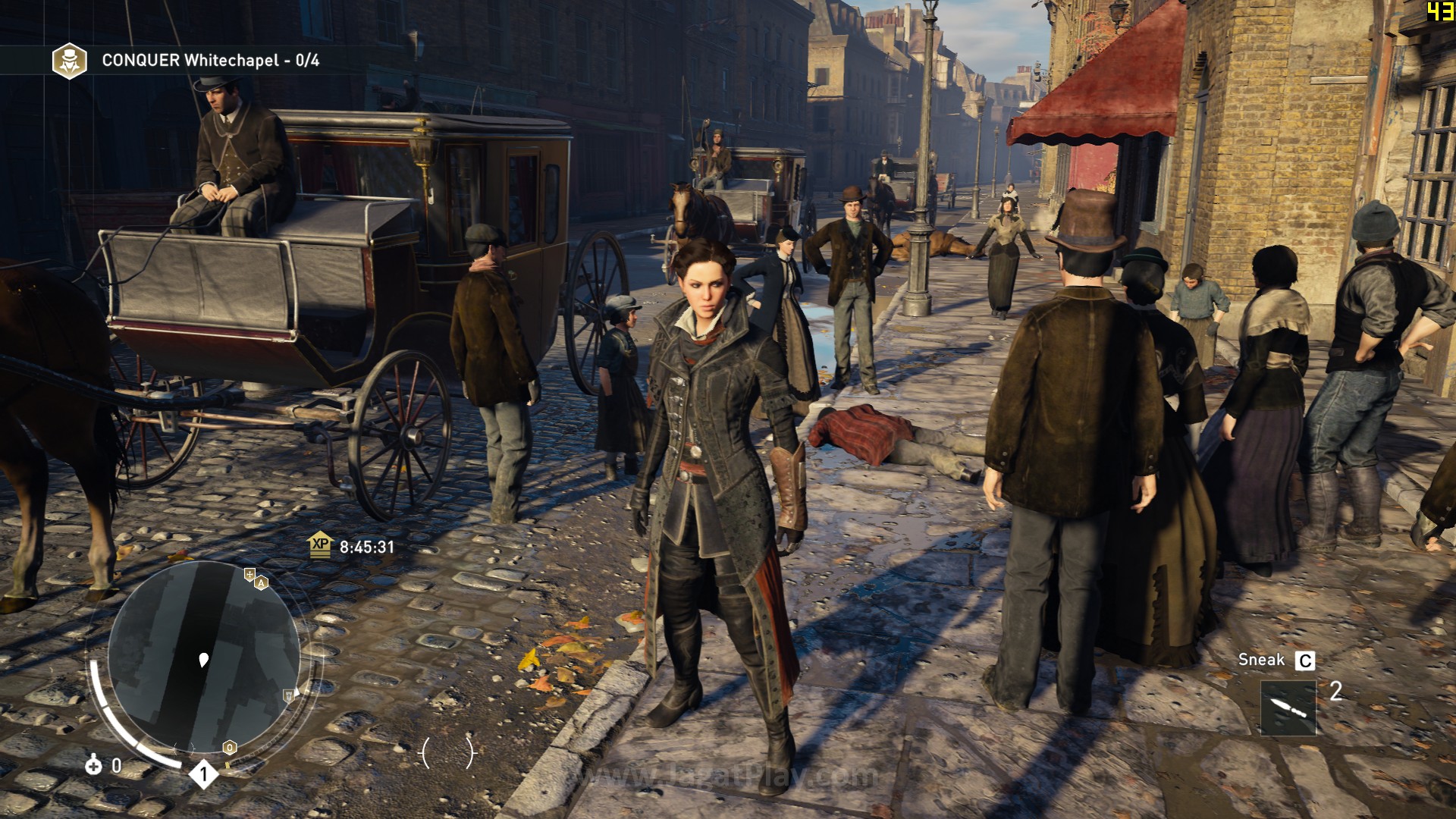Click the medicine bottle icon

pyautogui.click(x=93, y=765)
